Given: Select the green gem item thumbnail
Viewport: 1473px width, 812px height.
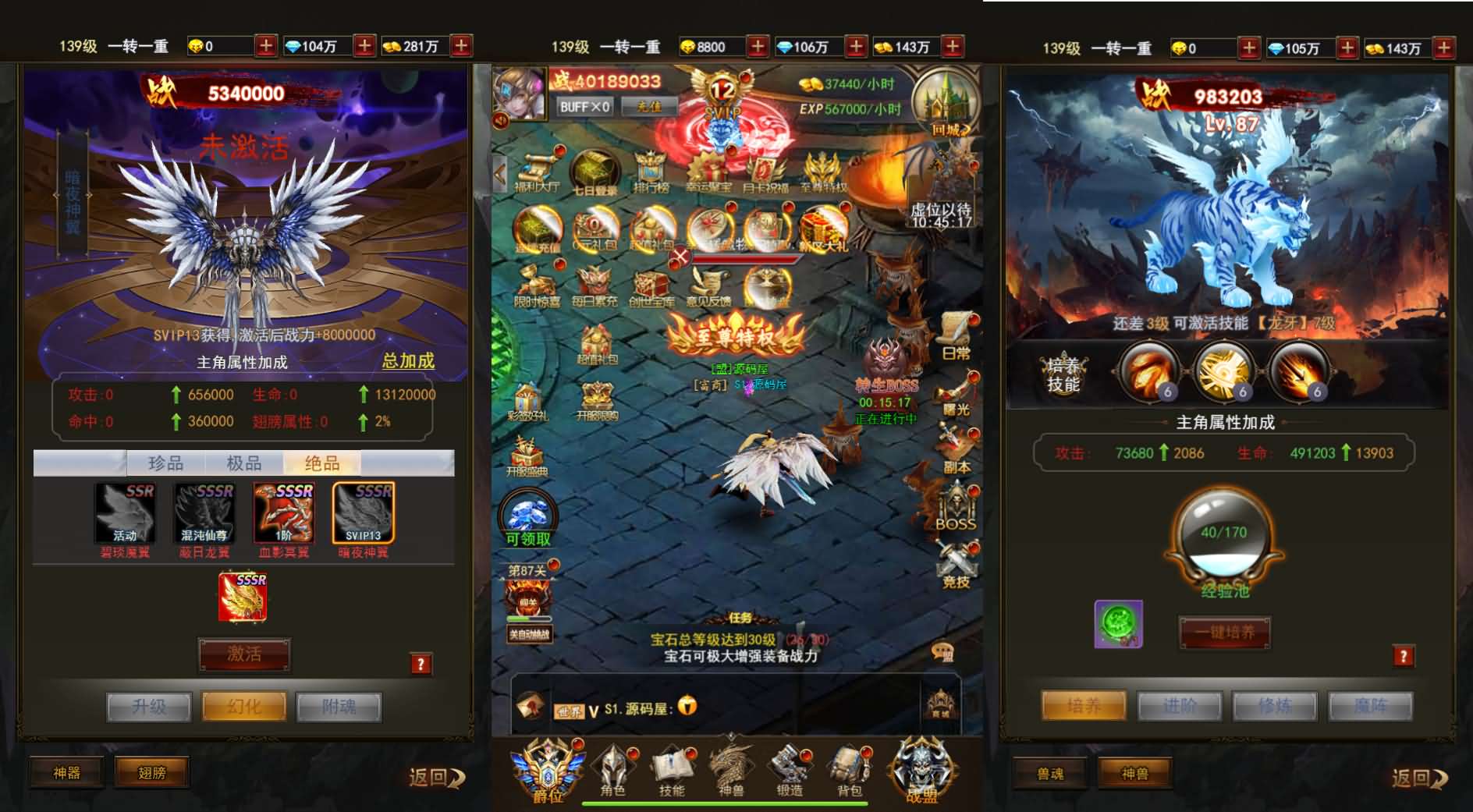Looking at the screenshot, I should 1119,622.
